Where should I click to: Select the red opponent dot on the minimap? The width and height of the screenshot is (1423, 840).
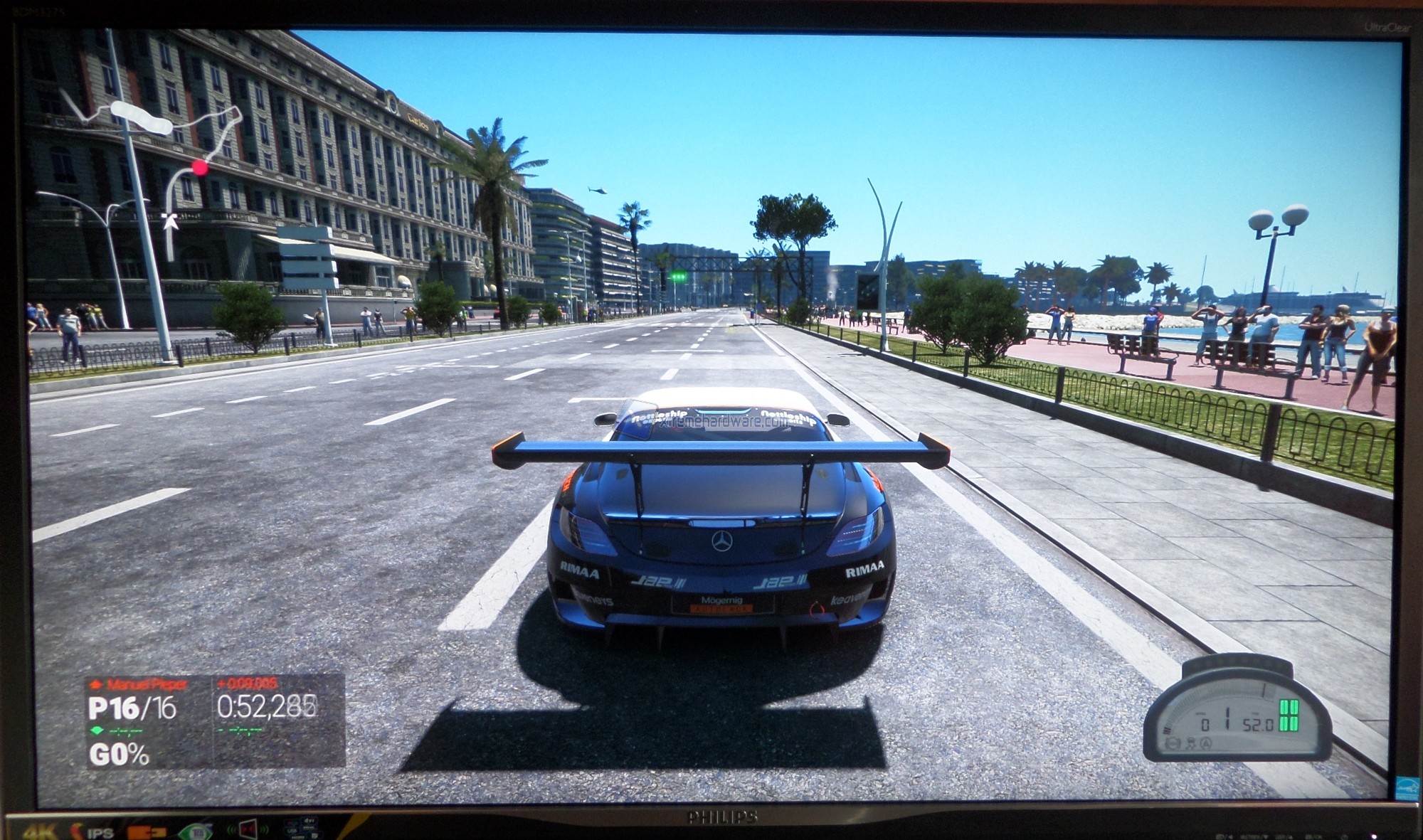tap(201, 167)
